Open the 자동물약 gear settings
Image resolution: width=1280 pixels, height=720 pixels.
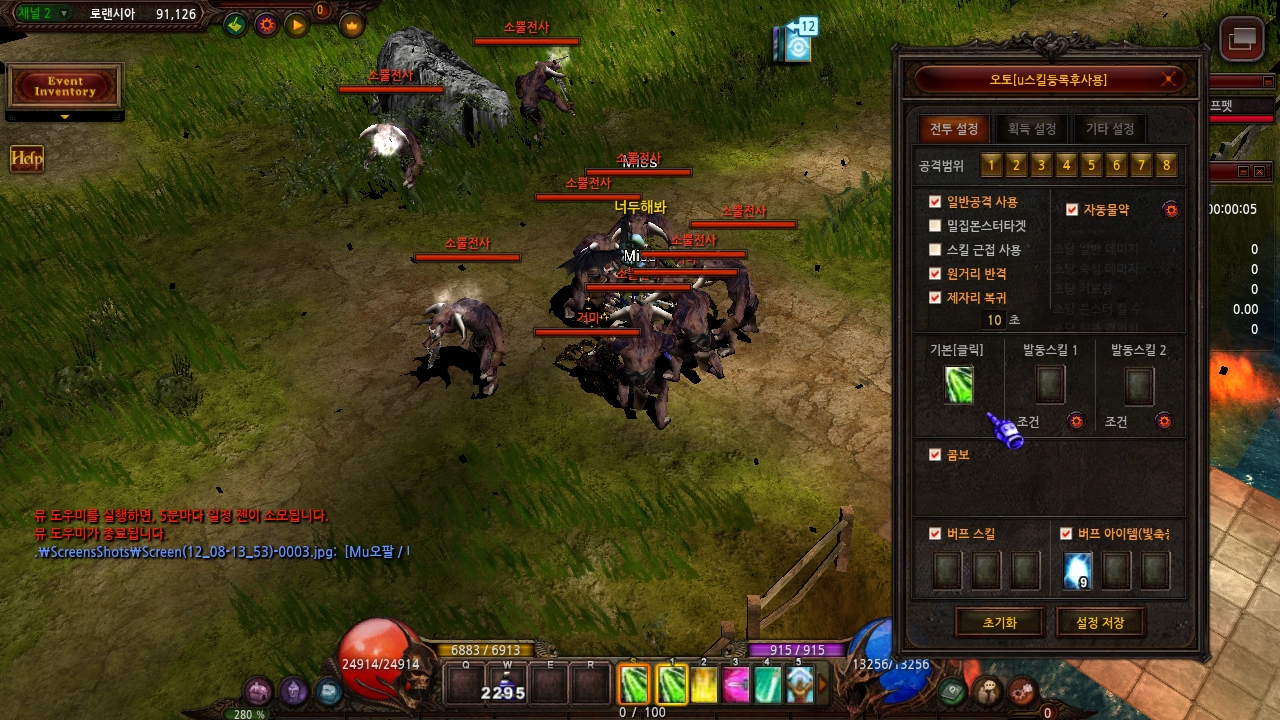[x=1171, y=210]
